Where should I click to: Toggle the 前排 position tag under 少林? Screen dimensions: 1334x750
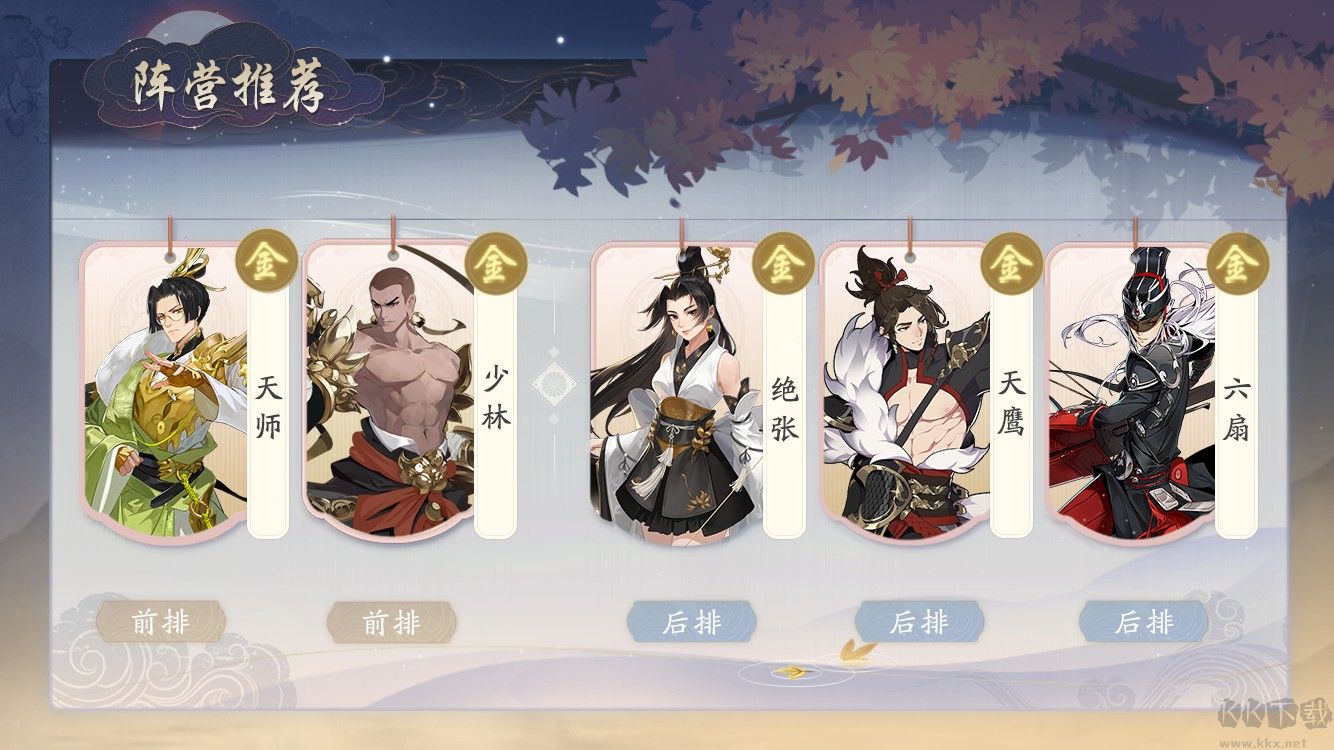[397, 622]
